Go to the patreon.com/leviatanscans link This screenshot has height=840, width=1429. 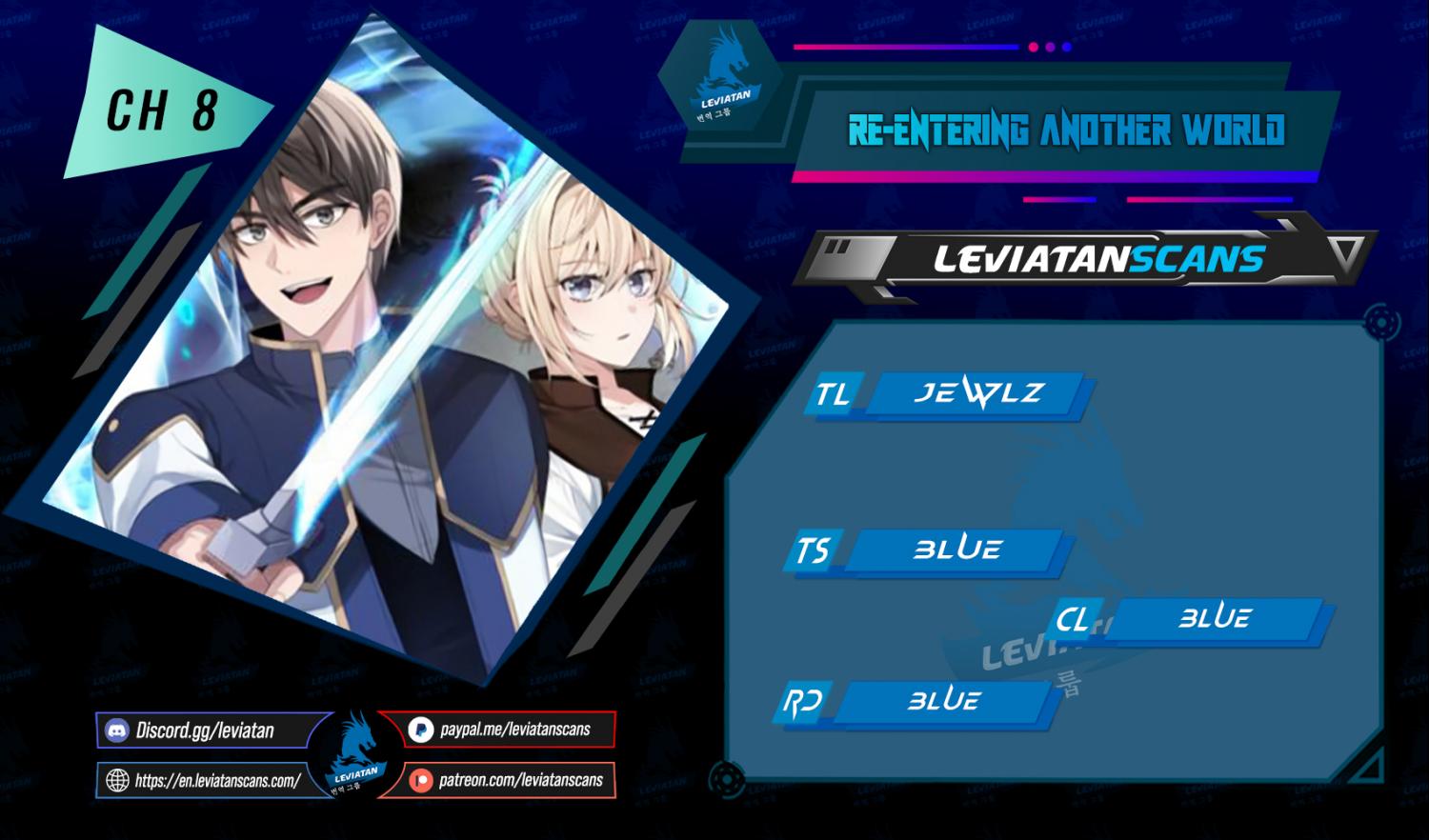520,781
